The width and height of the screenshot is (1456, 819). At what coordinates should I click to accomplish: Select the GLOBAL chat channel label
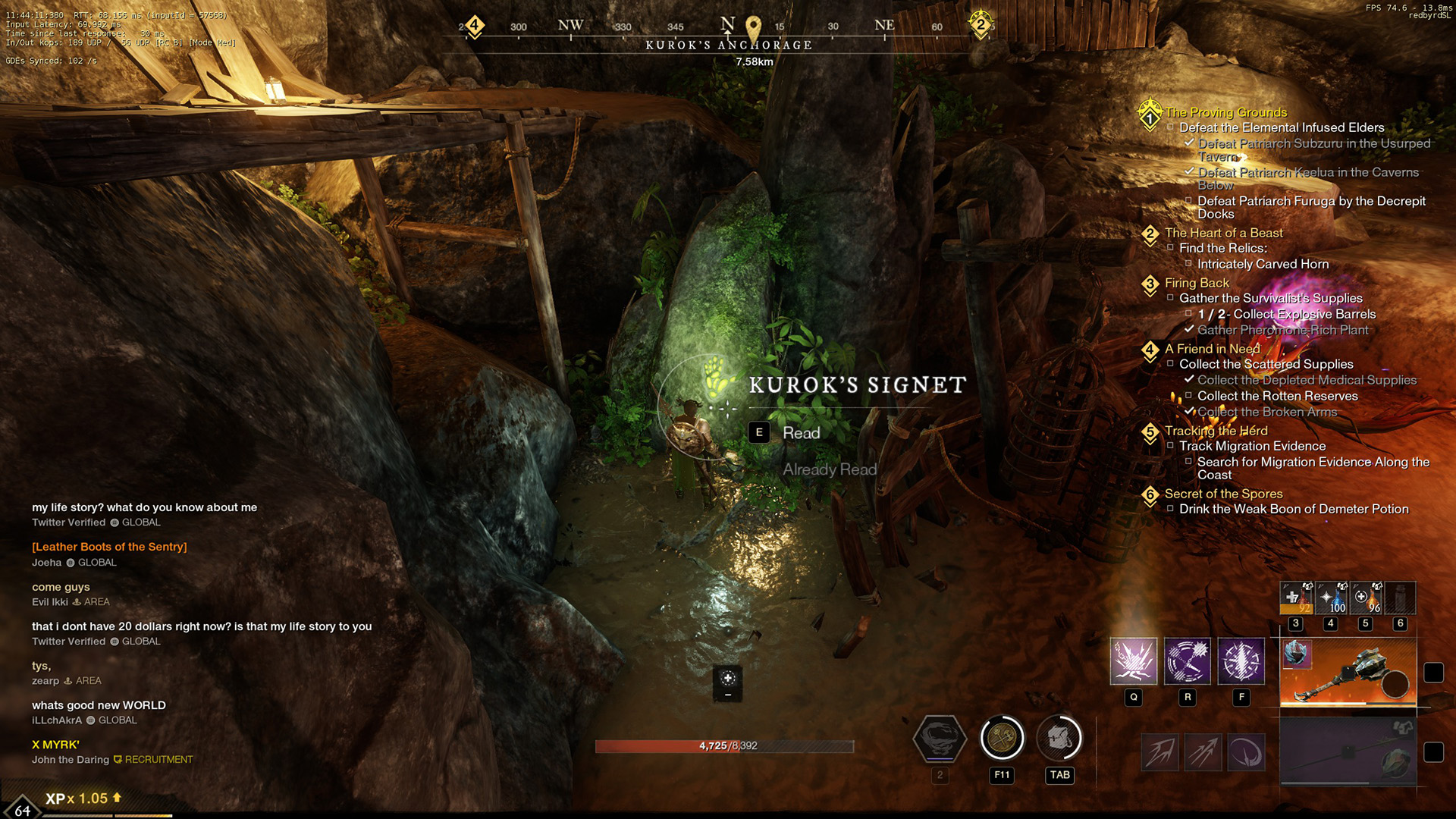coord(143,522)
